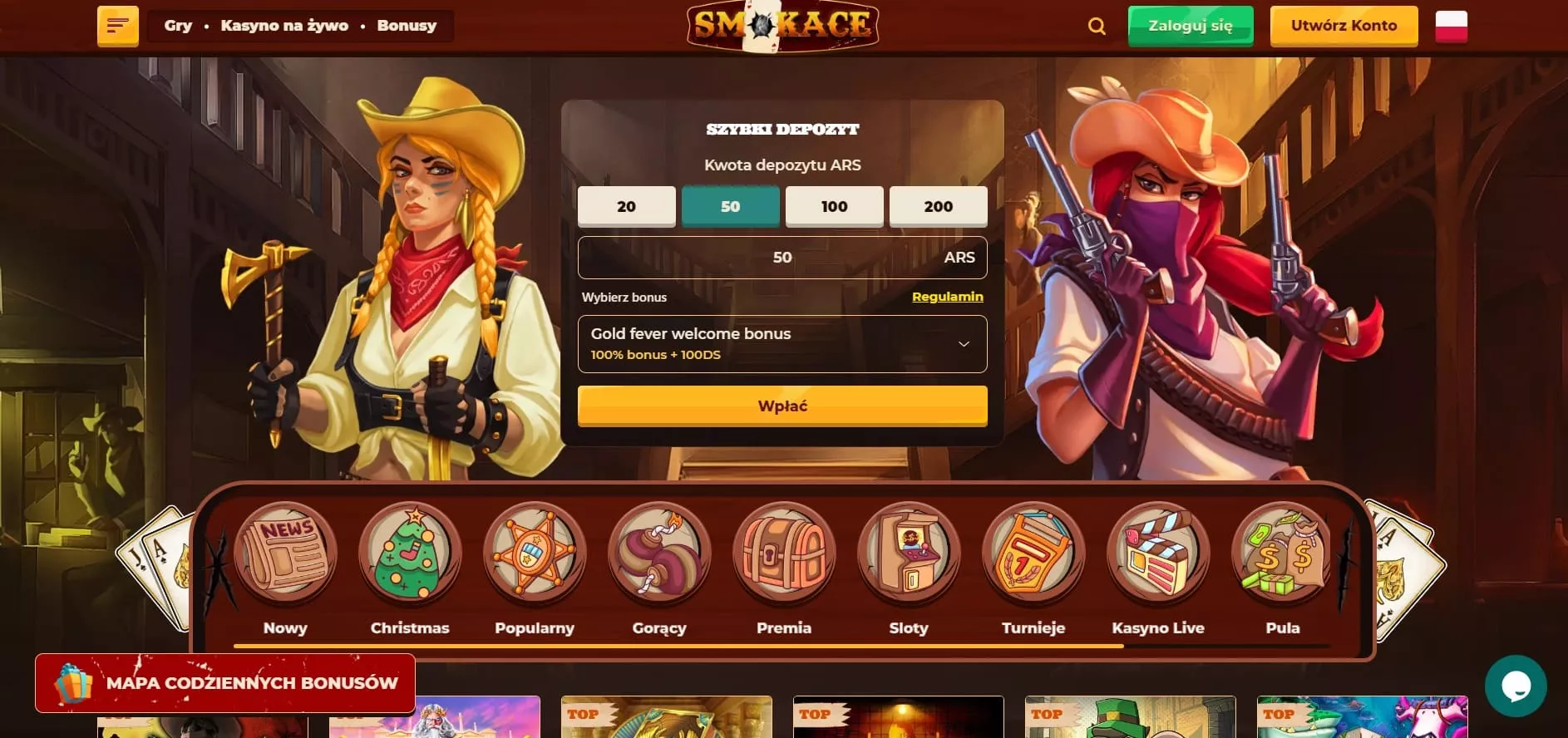Open the Bonusy page
Screen dimensions: 1568x738
pyautogui.click(x=407, y=26)
